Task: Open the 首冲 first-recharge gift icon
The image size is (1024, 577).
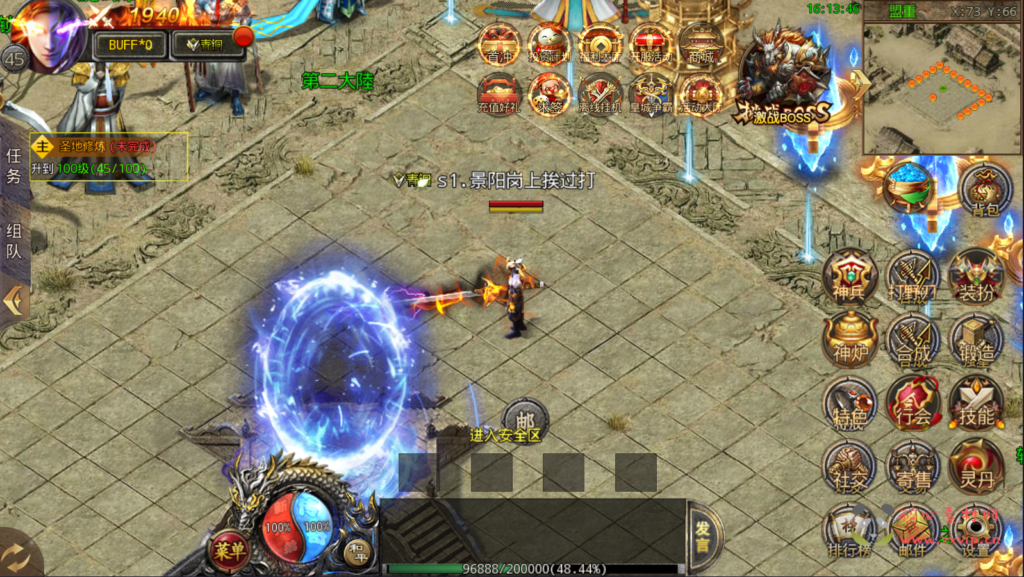Action: tap(499, 45)
